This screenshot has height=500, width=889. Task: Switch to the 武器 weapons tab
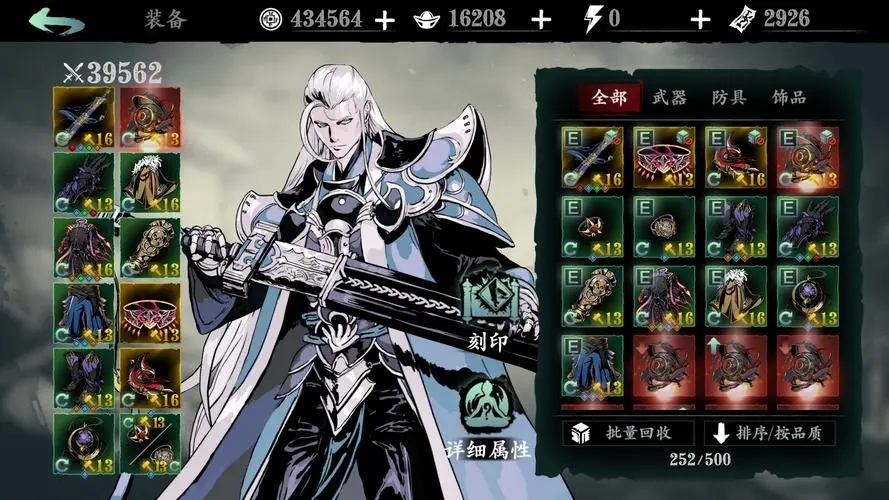[669, 97]
